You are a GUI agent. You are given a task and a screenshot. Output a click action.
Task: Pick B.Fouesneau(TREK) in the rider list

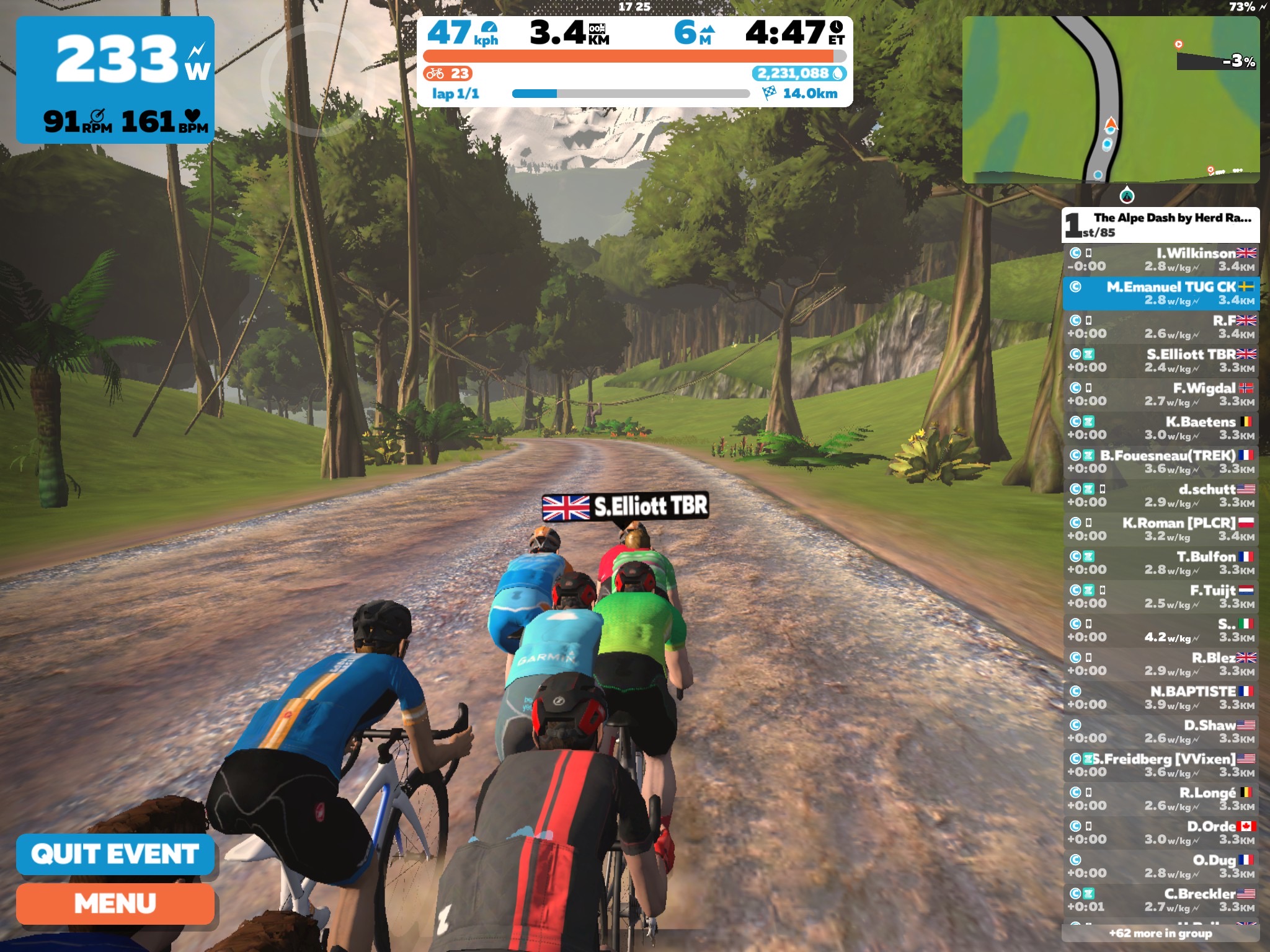pyautogui.click(x=1160, y=462)
